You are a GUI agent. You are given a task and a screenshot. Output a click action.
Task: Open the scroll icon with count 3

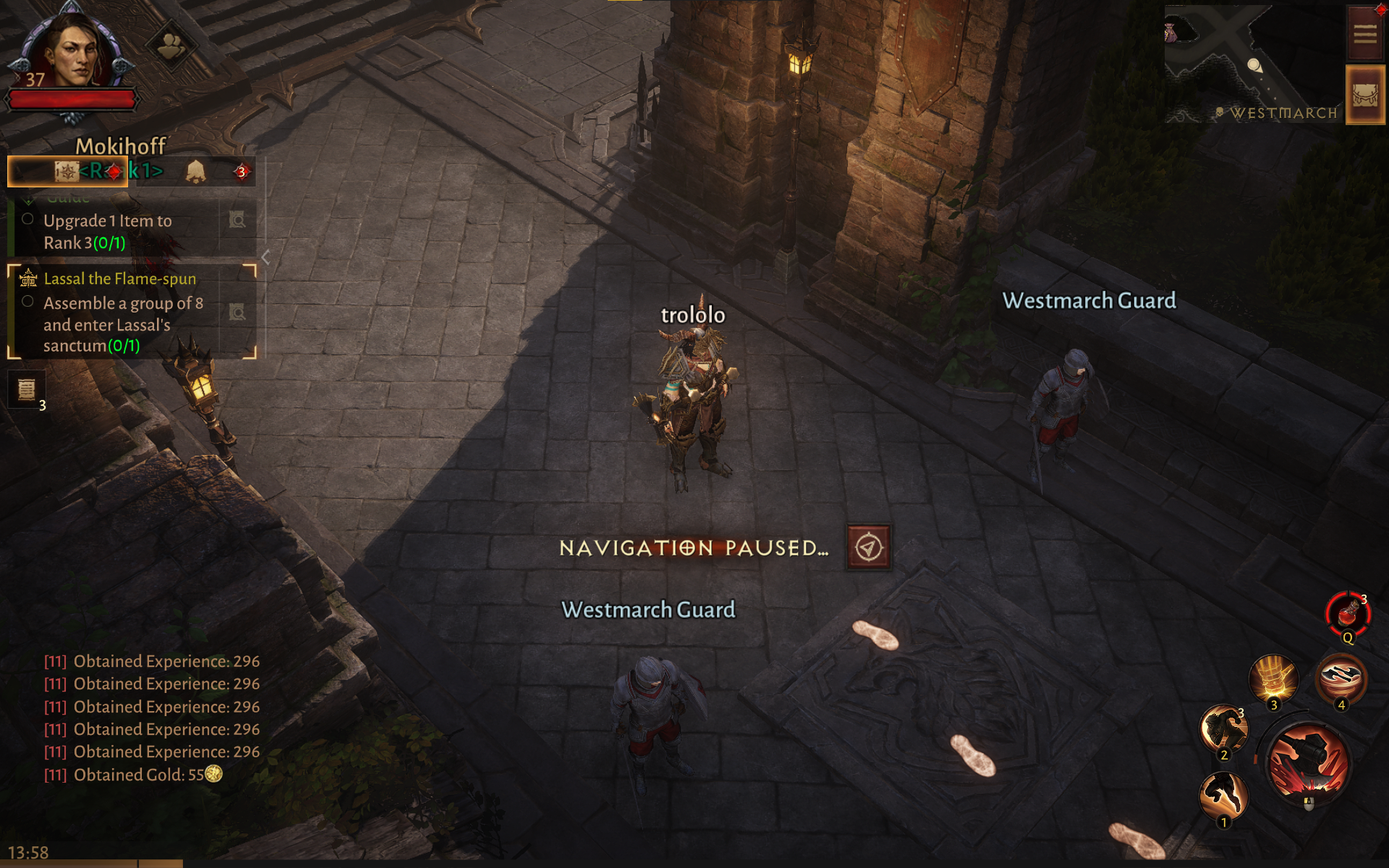coord(27,389)
